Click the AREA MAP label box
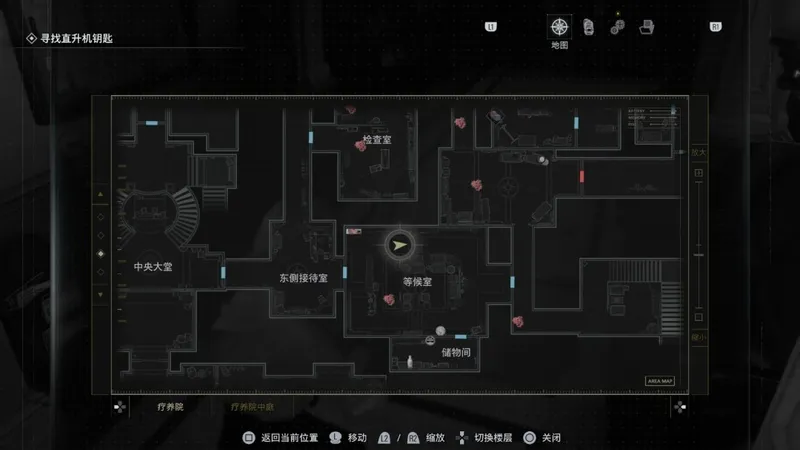Image resolution: width=800 pixels, height=450 pixels. (x=660, y=381)
